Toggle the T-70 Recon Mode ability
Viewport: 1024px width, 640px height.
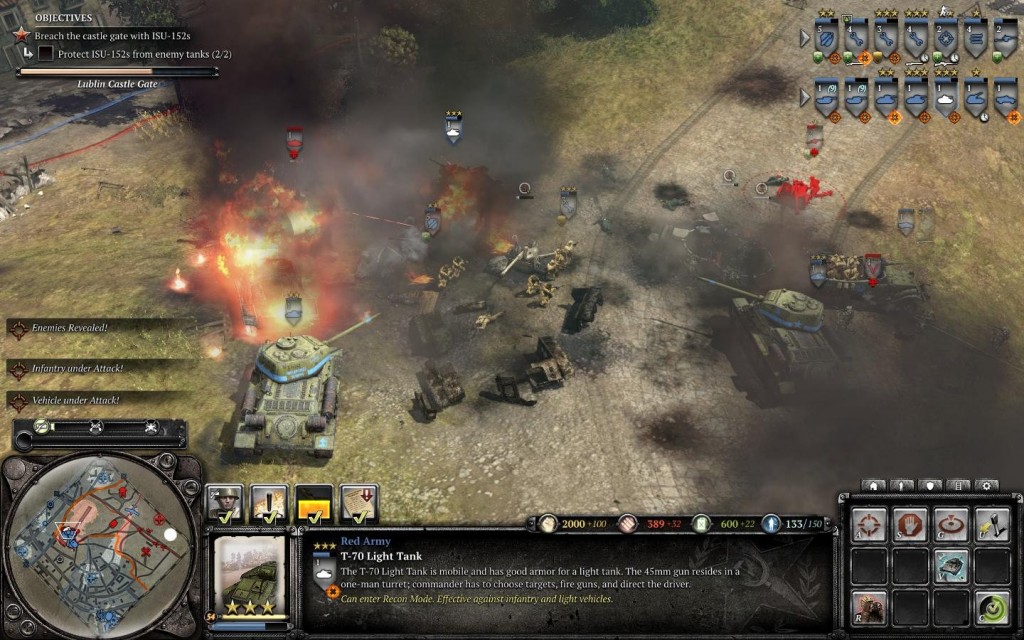[x=950, y=565]
